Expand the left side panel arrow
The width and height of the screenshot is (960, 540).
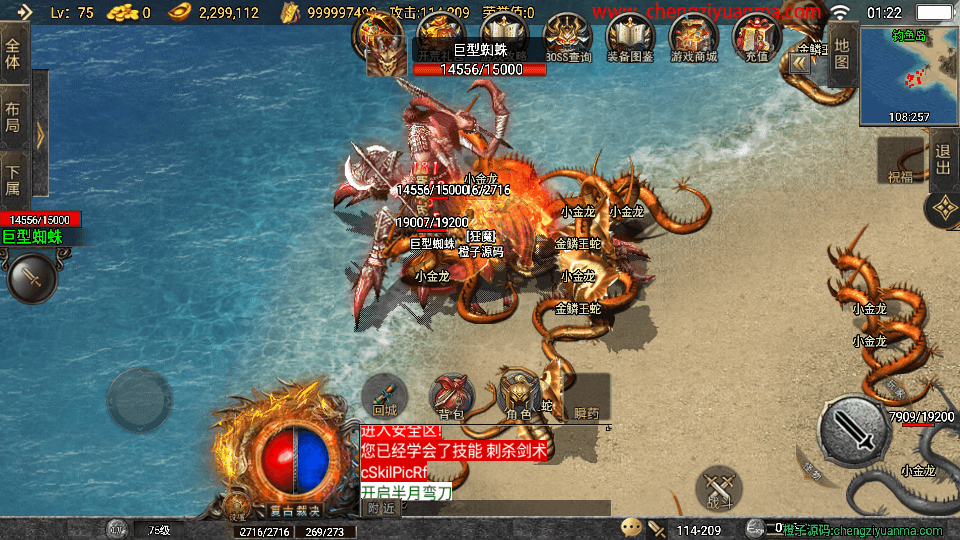click(40, 135)
